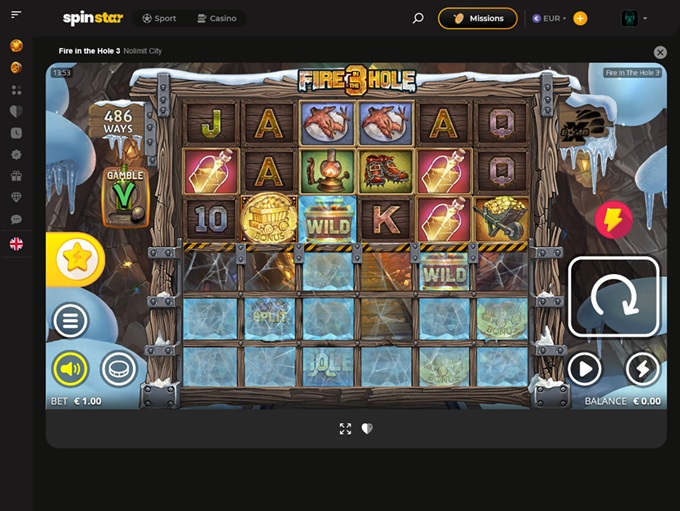Open the yellow star feature tab
This screenshot has width=680, height=511.
(75, 259)
